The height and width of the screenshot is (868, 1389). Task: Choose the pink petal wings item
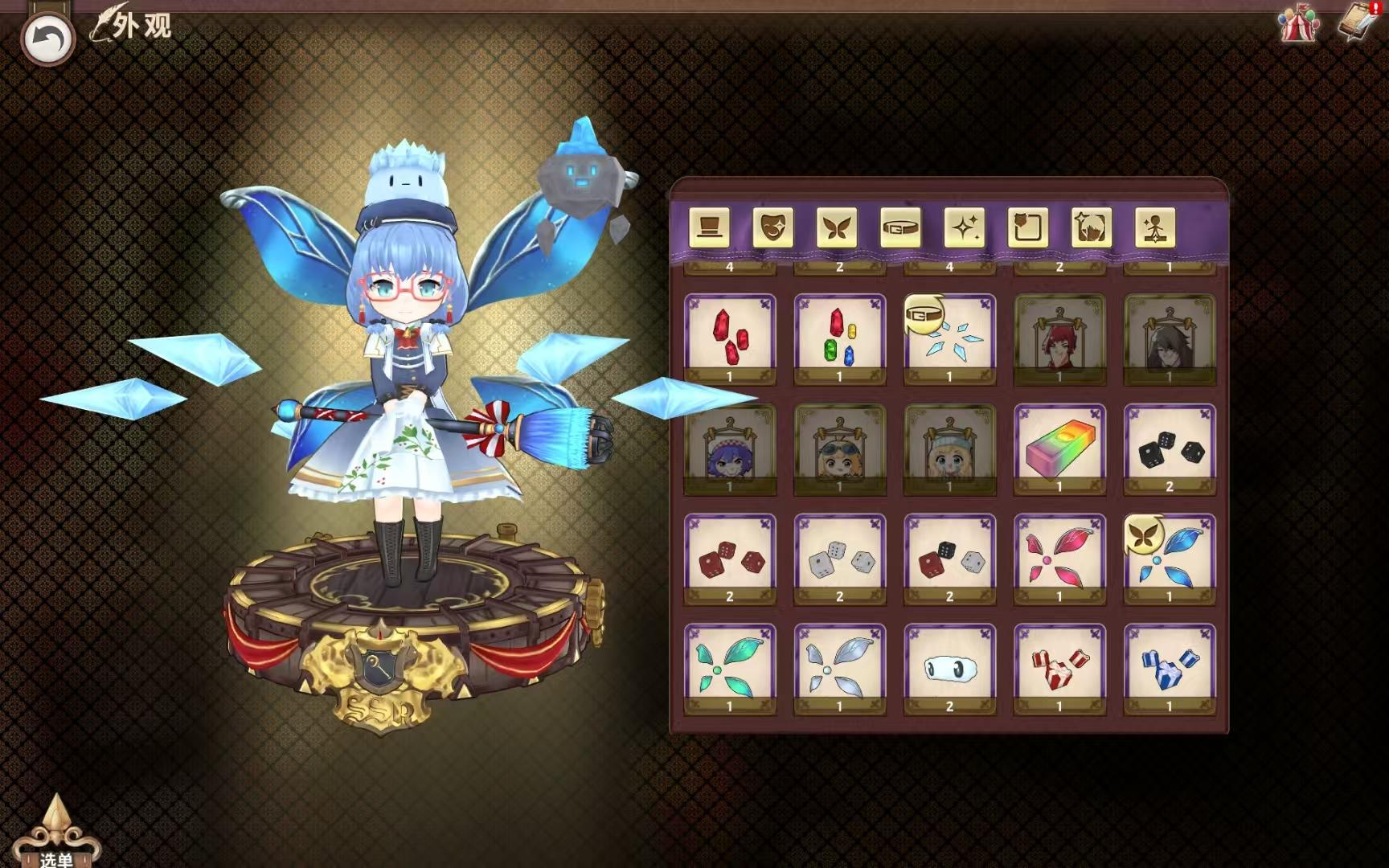click(1059, 559)
